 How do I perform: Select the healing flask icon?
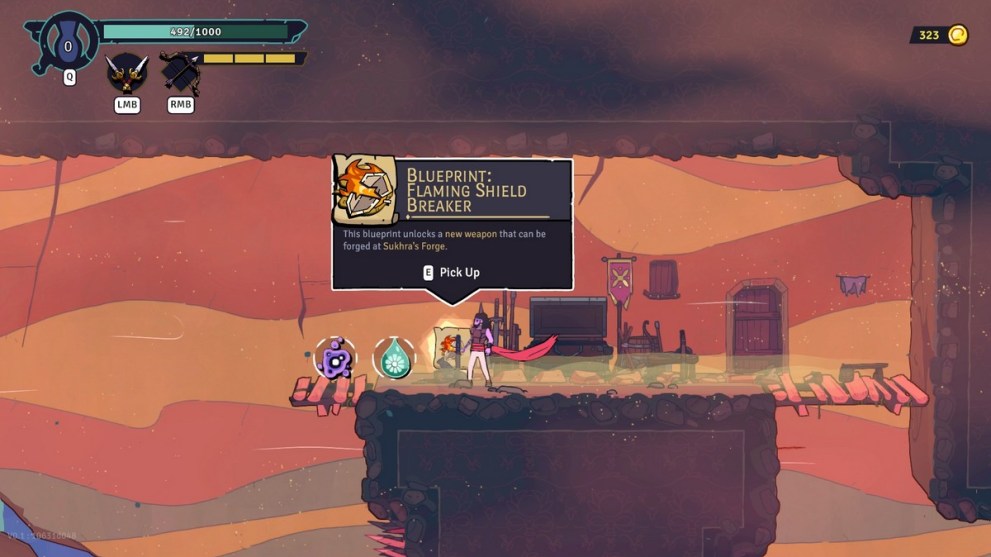pos(69,44)
